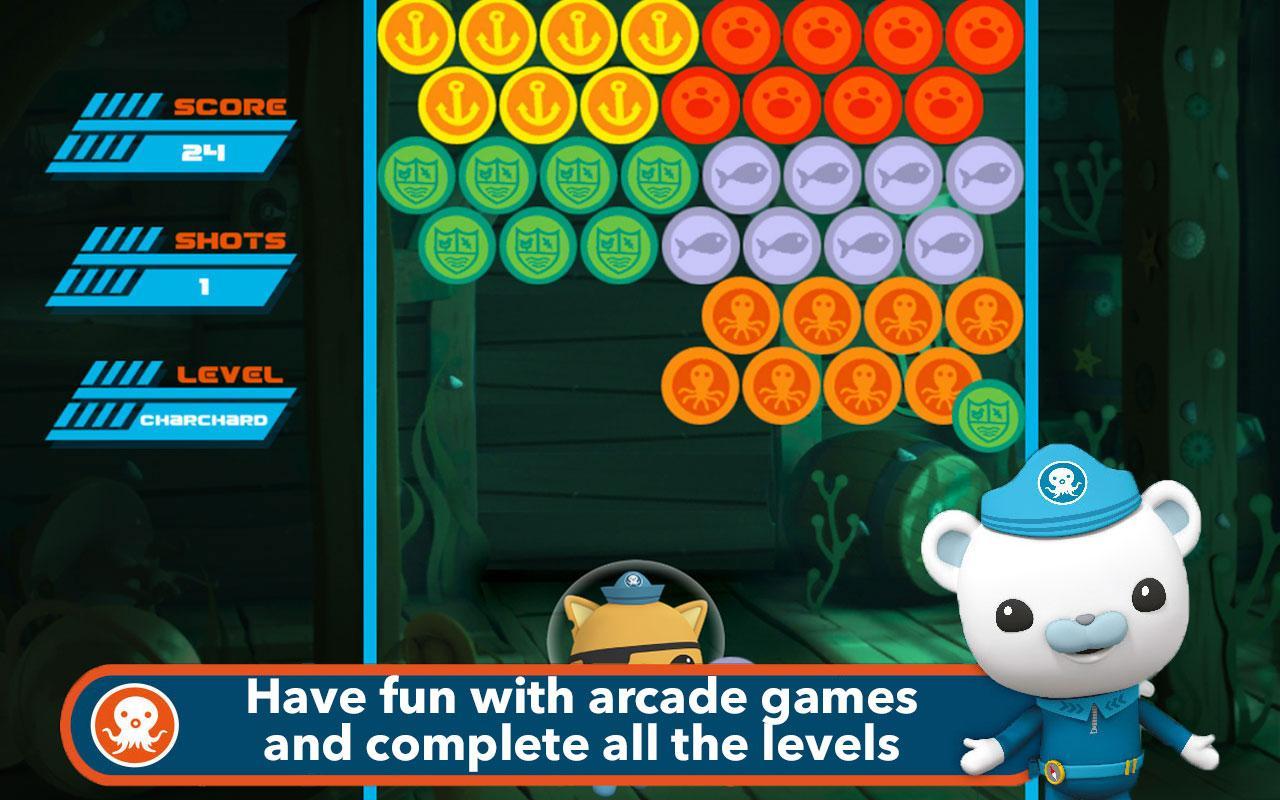Pop an orange octopus bubble
The image size is (1280, 800).
click(x=740, y=318)
